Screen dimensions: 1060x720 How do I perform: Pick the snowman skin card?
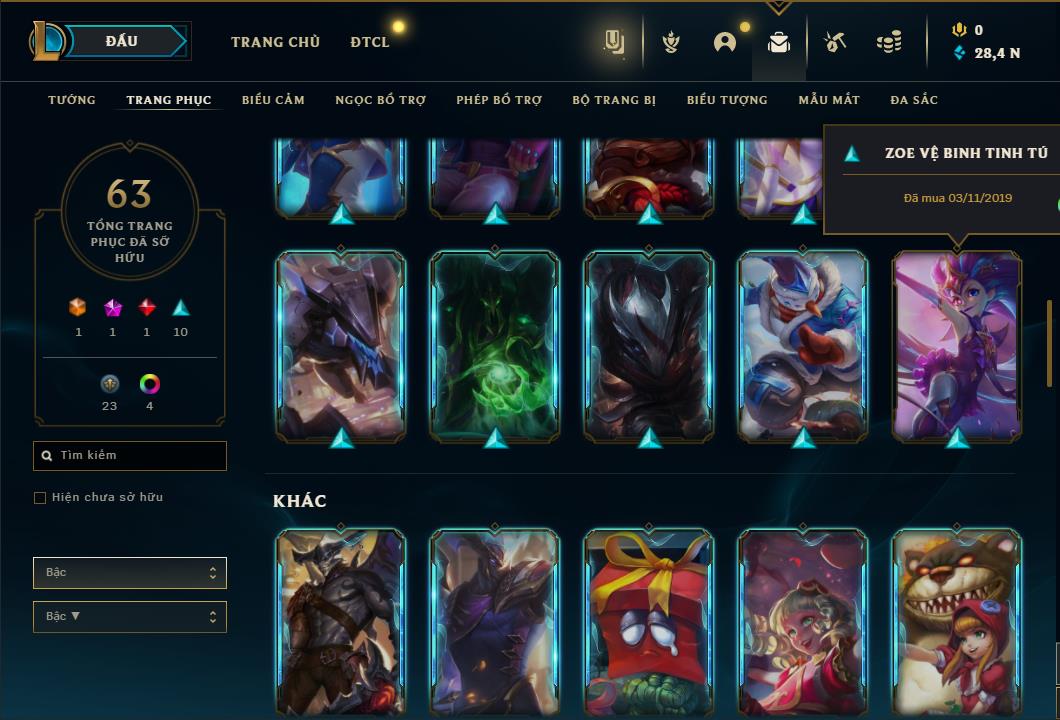pyautogui.click(x=803, y=345)
